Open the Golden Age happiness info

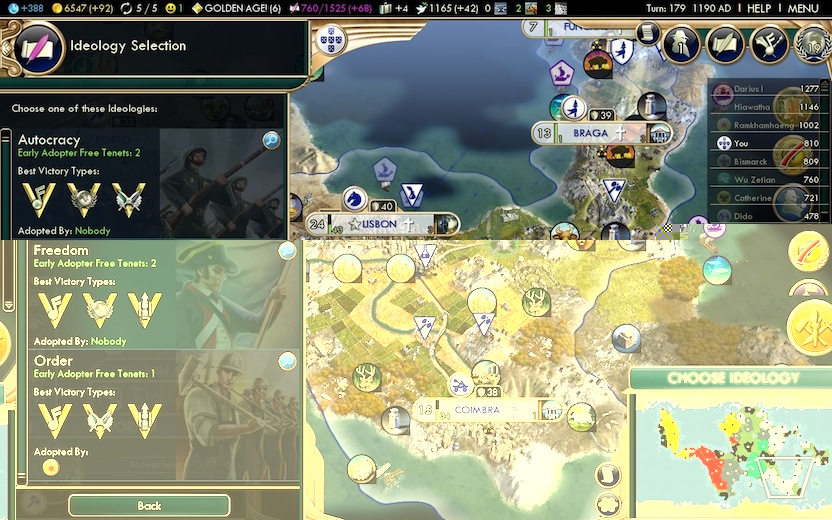tap(236, 8)
